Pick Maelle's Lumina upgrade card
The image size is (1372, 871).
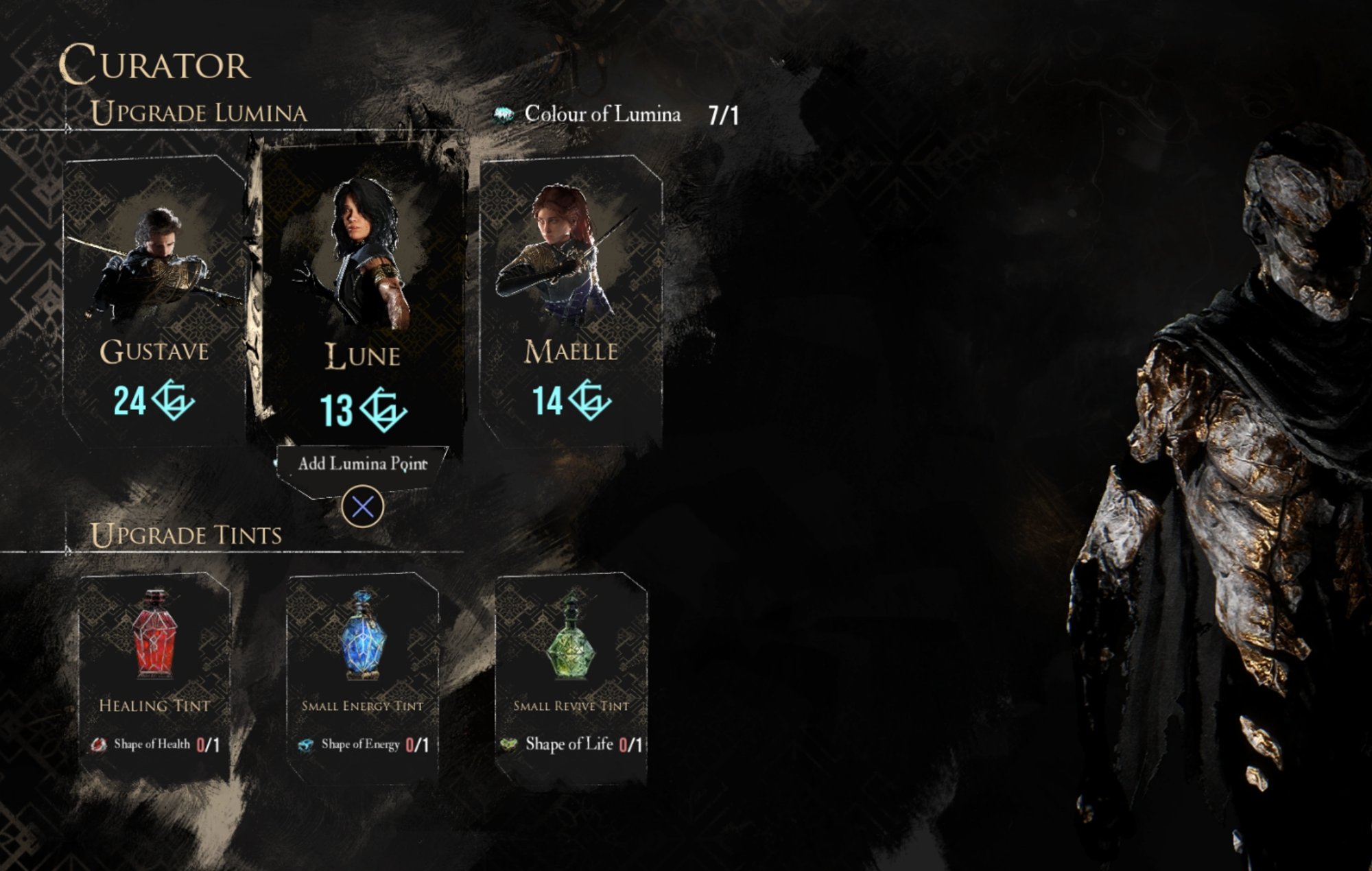coord(571,302)
